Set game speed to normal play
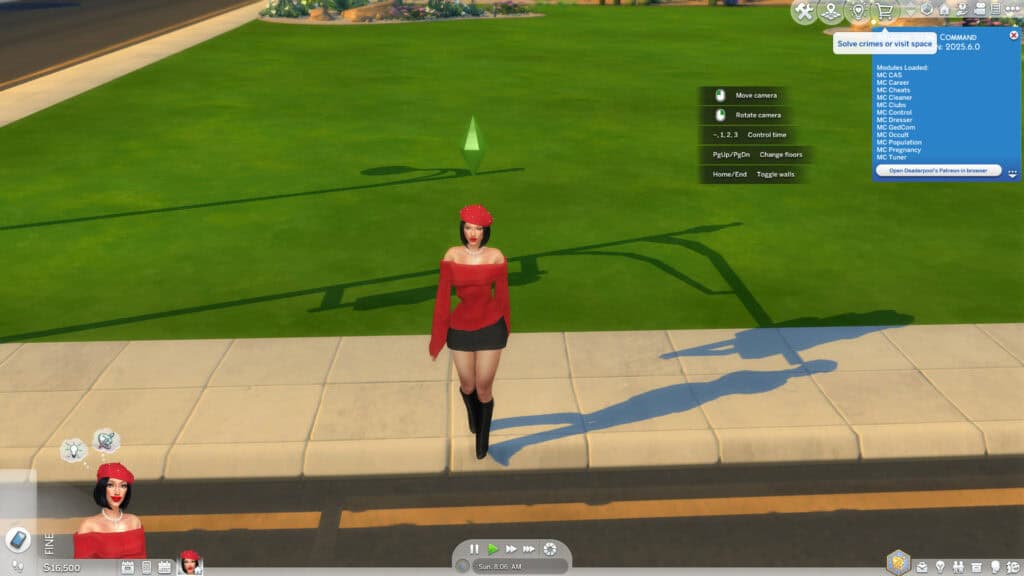This screenshot has height=576, width=1024. [x=493, y=549]
